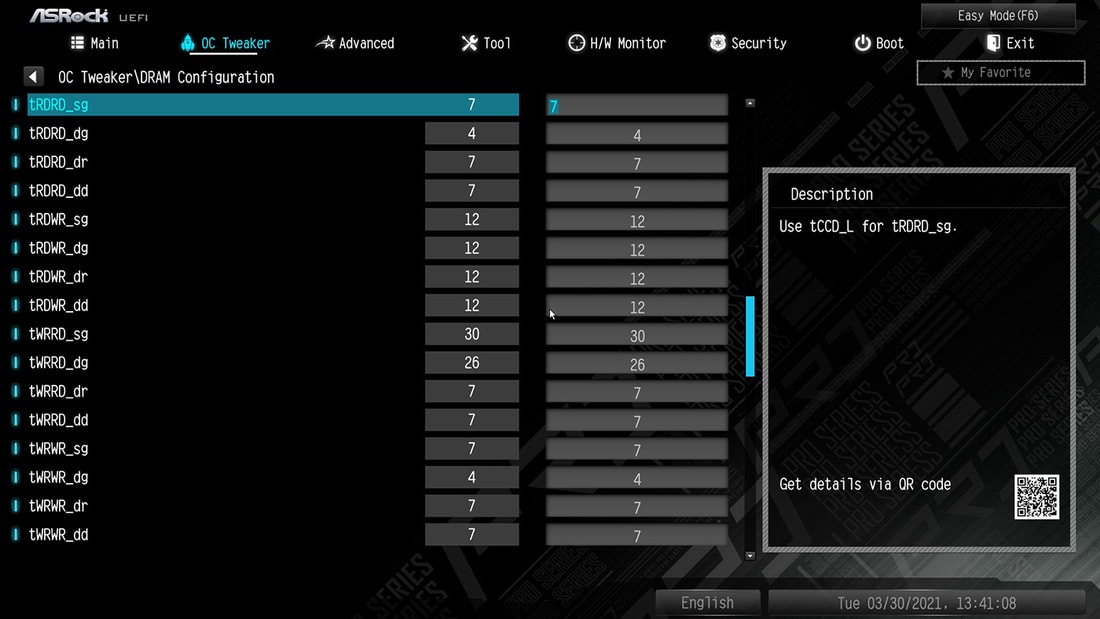
Task: Select the OC Tweaker tab
Action: coord(225,43)
